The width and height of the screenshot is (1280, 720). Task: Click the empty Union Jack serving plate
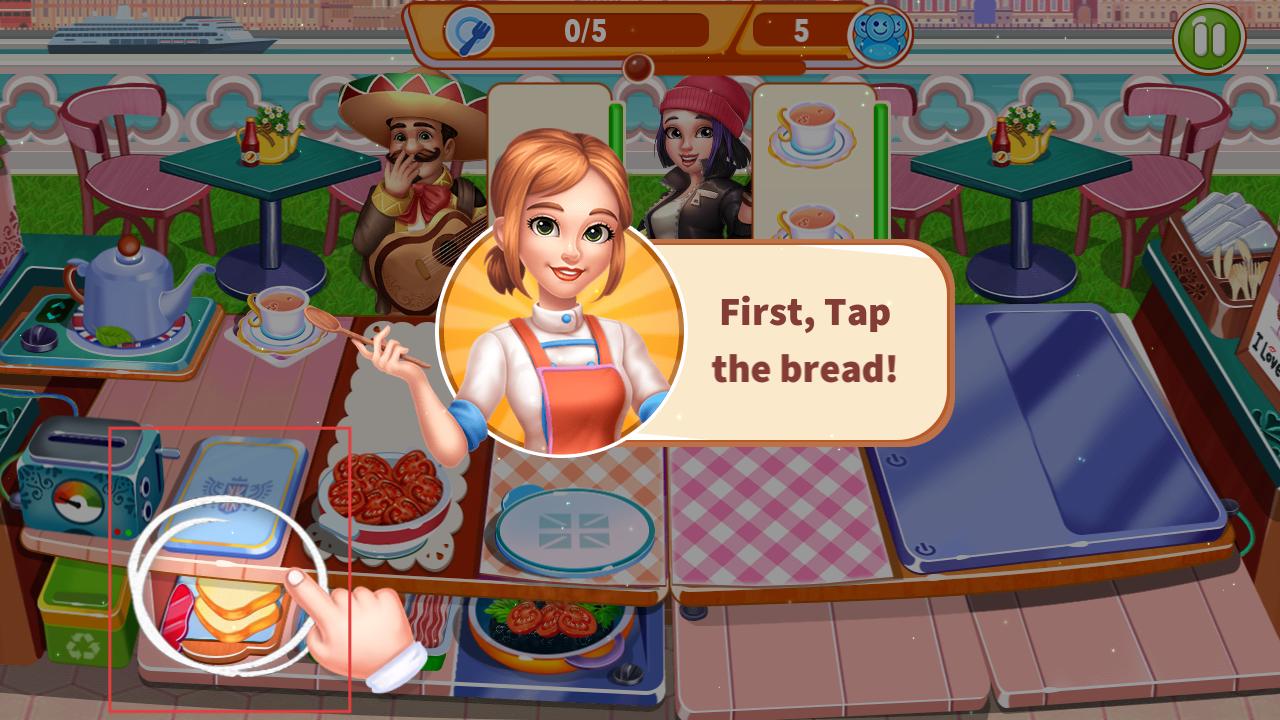tap(574, 531)
